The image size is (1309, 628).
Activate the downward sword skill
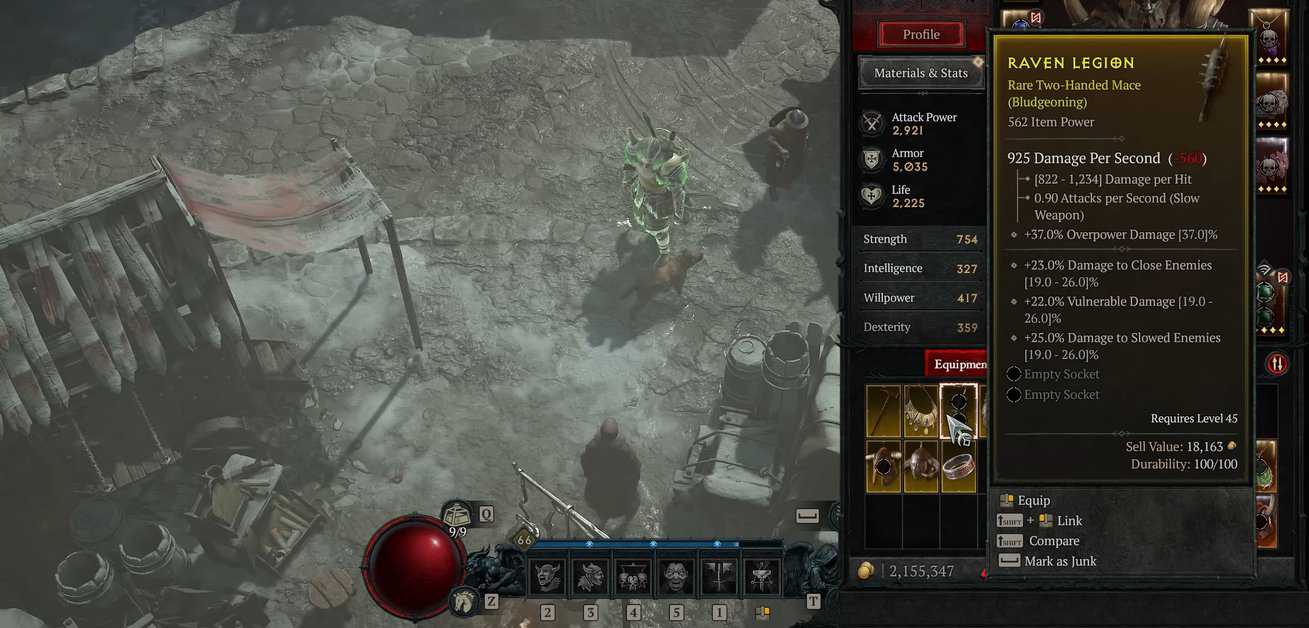pos(720,577)
